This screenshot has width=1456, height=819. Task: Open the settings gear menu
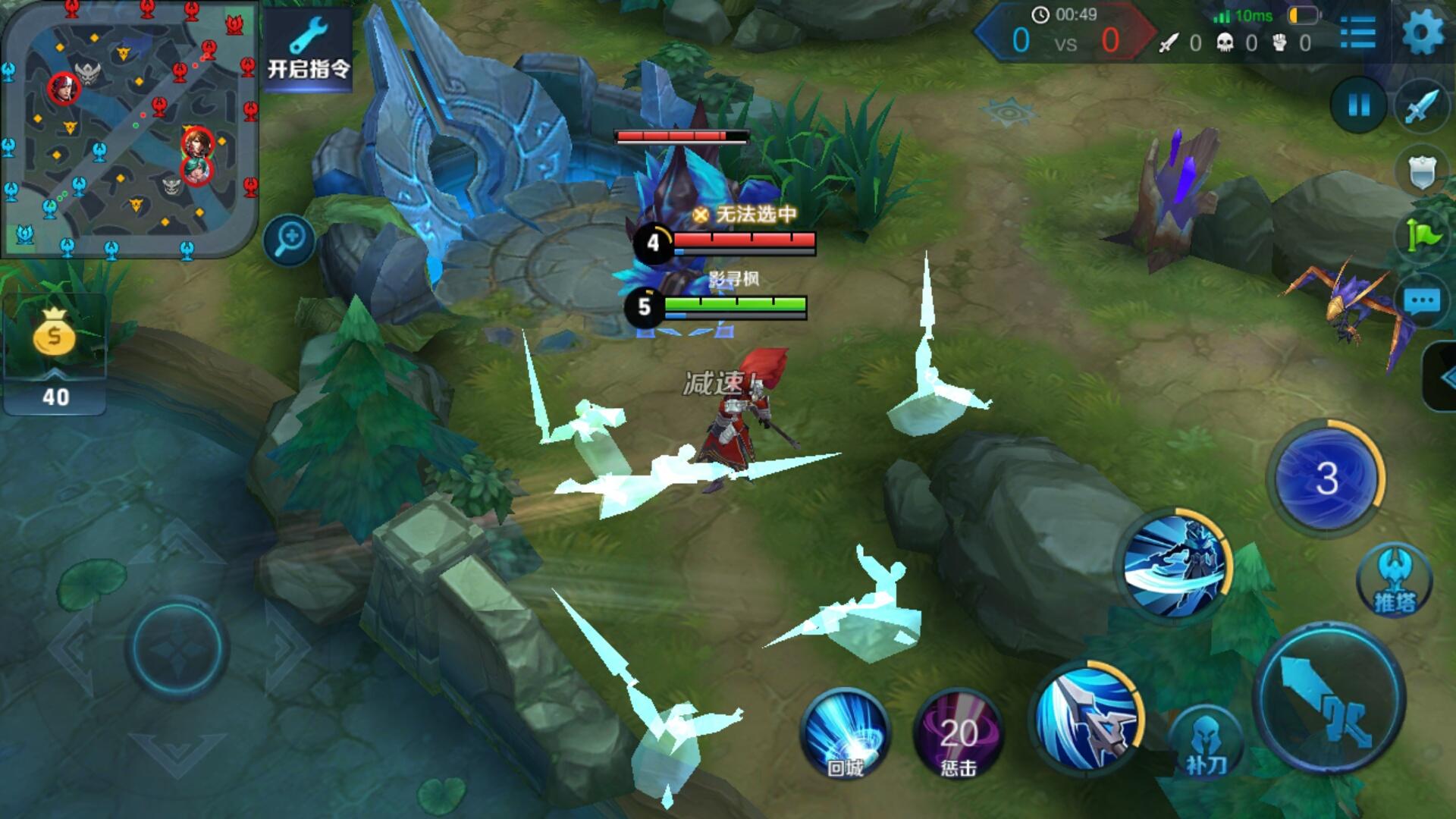pos(1423,33)
